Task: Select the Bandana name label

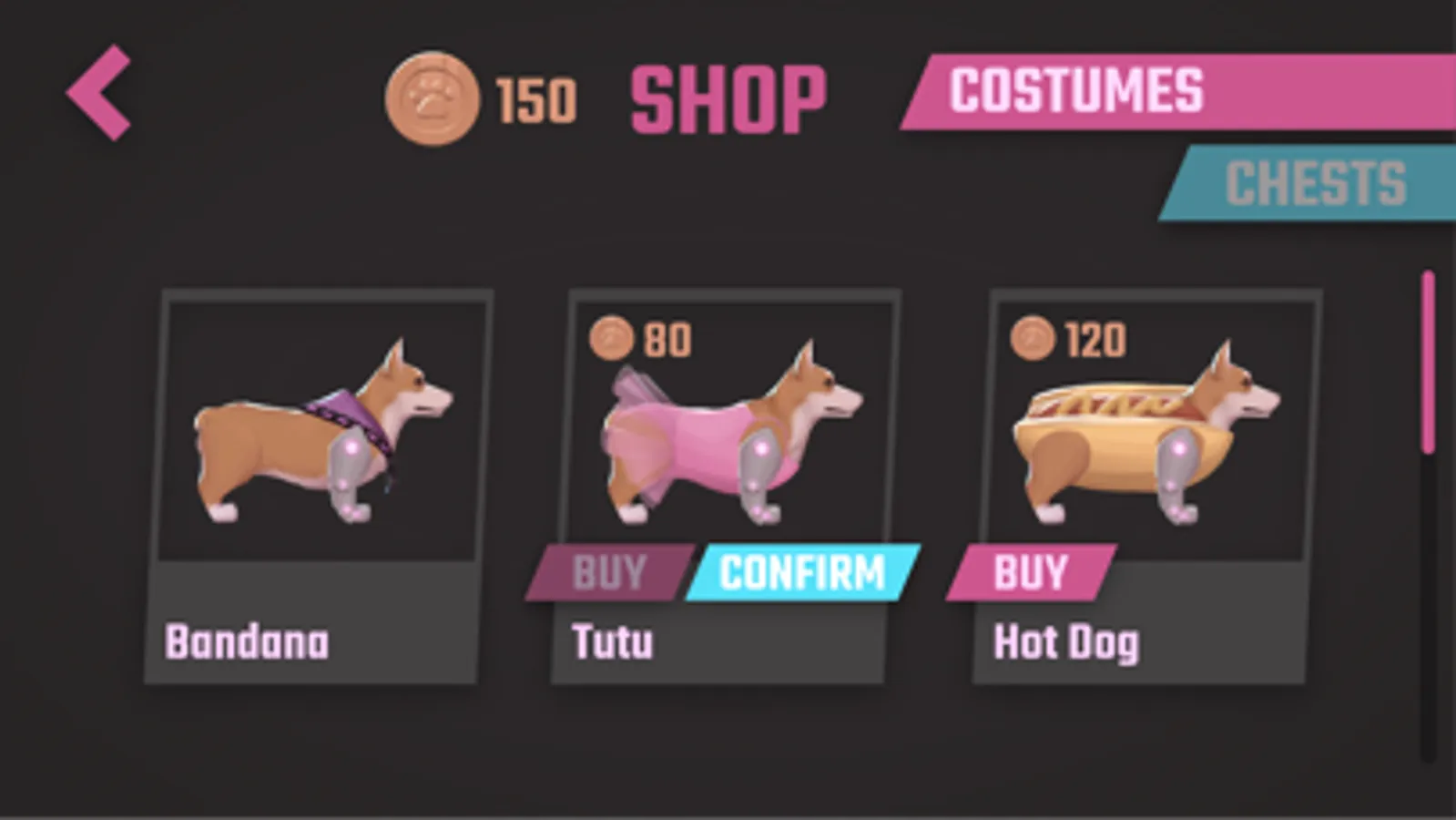Action: click(x=247, y=642)
